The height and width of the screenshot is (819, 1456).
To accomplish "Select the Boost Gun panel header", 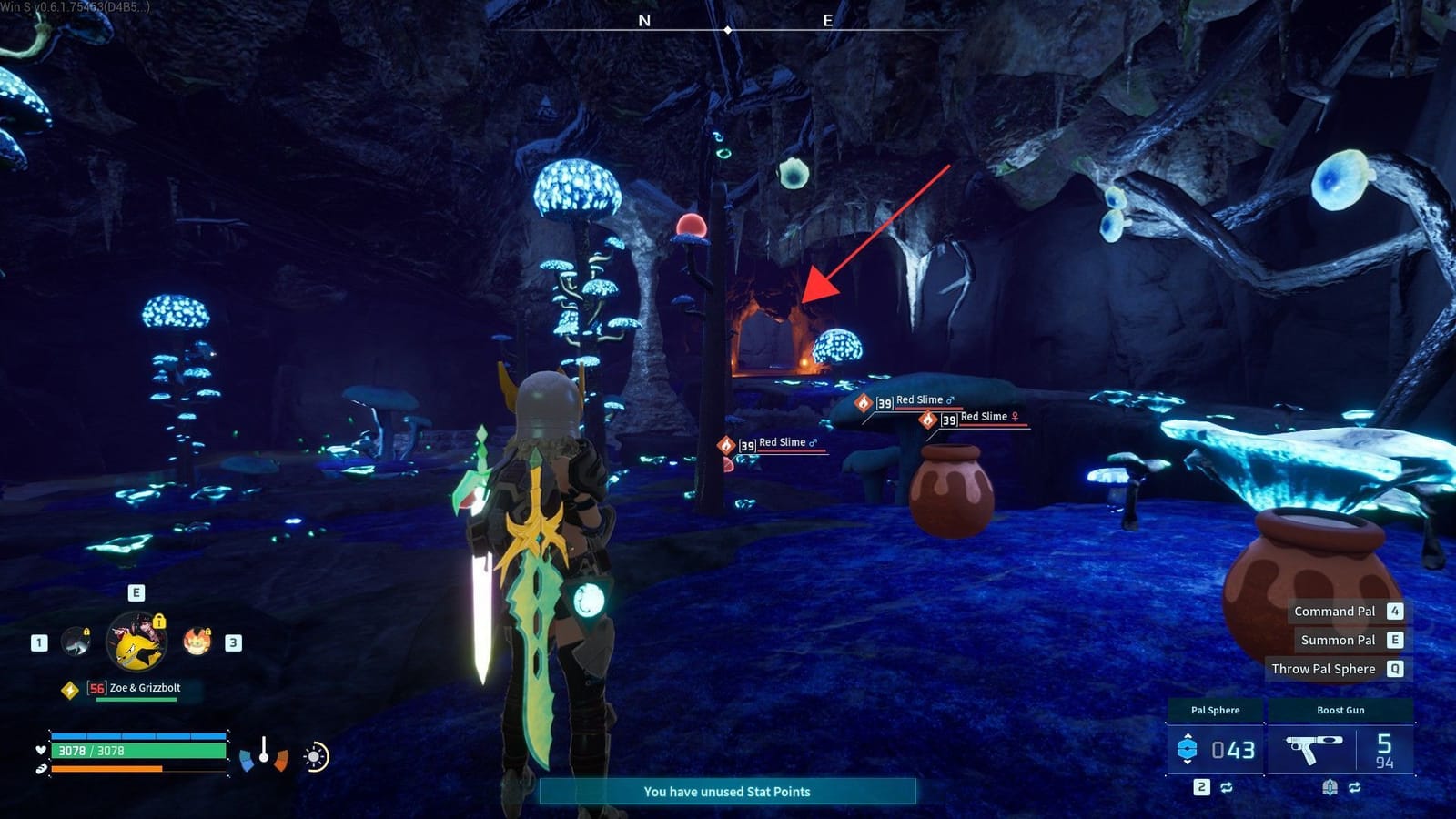I will coord(1340,710).
